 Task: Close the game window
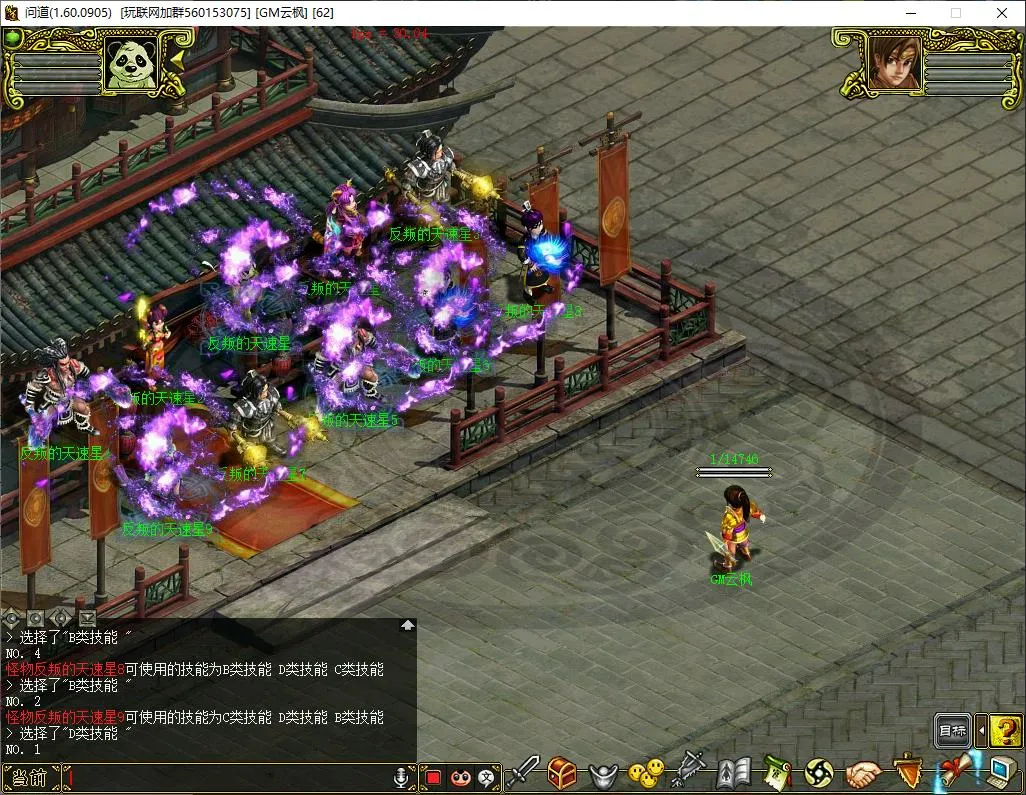(x=1002, y=13)
